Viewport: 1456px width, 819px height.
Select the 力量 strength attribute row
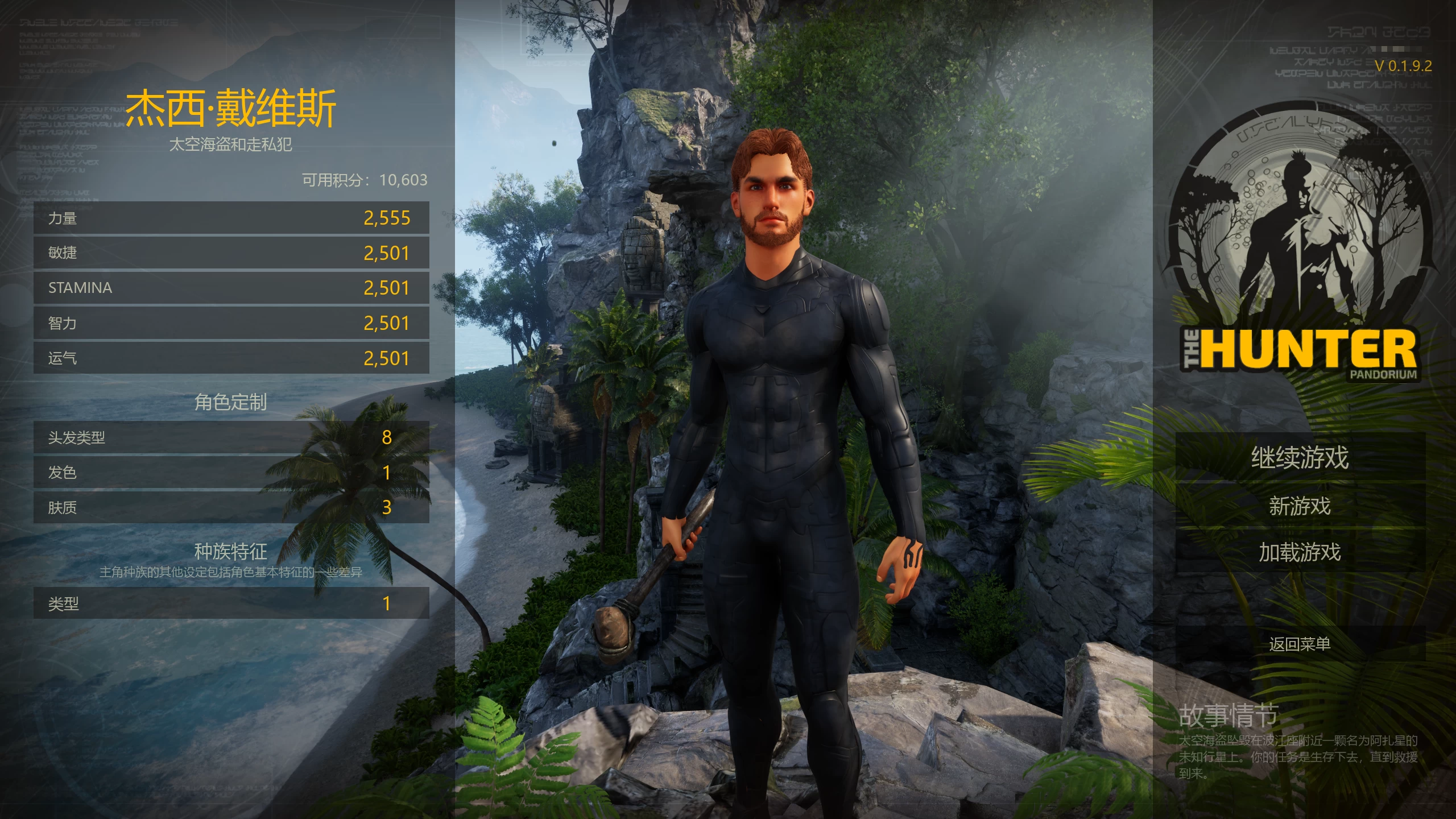coord(231,218)
